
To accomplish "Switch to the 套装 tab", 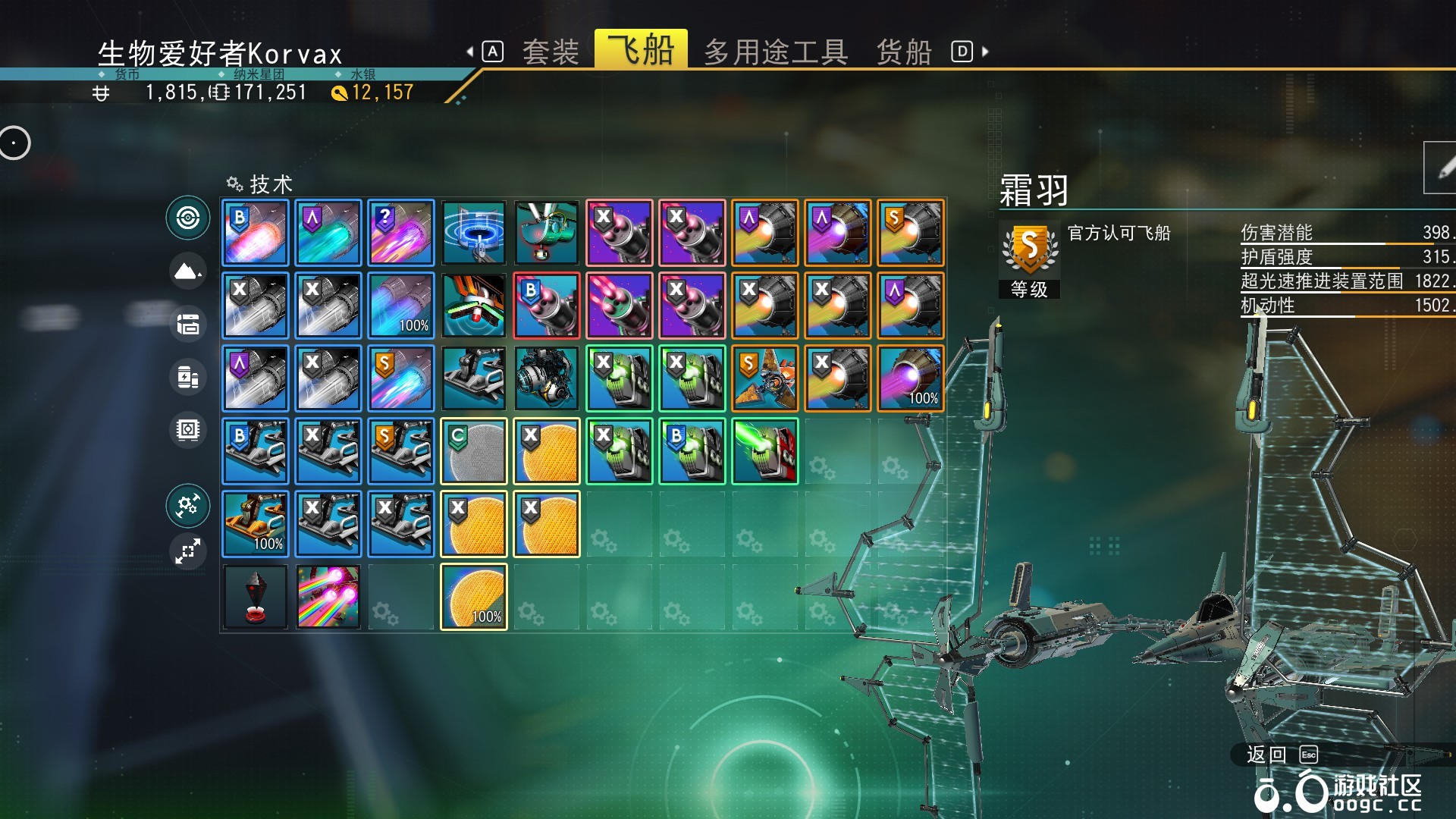I will point(551,52).
